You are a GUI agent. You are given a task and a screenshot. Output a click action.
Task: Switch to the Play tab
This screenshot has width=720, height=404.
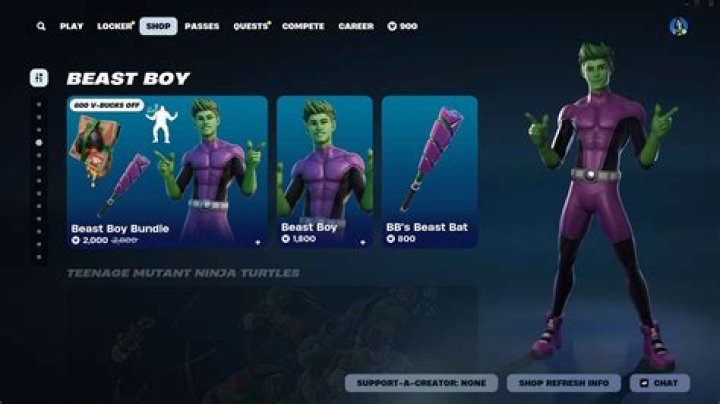[x=72, y=26]
